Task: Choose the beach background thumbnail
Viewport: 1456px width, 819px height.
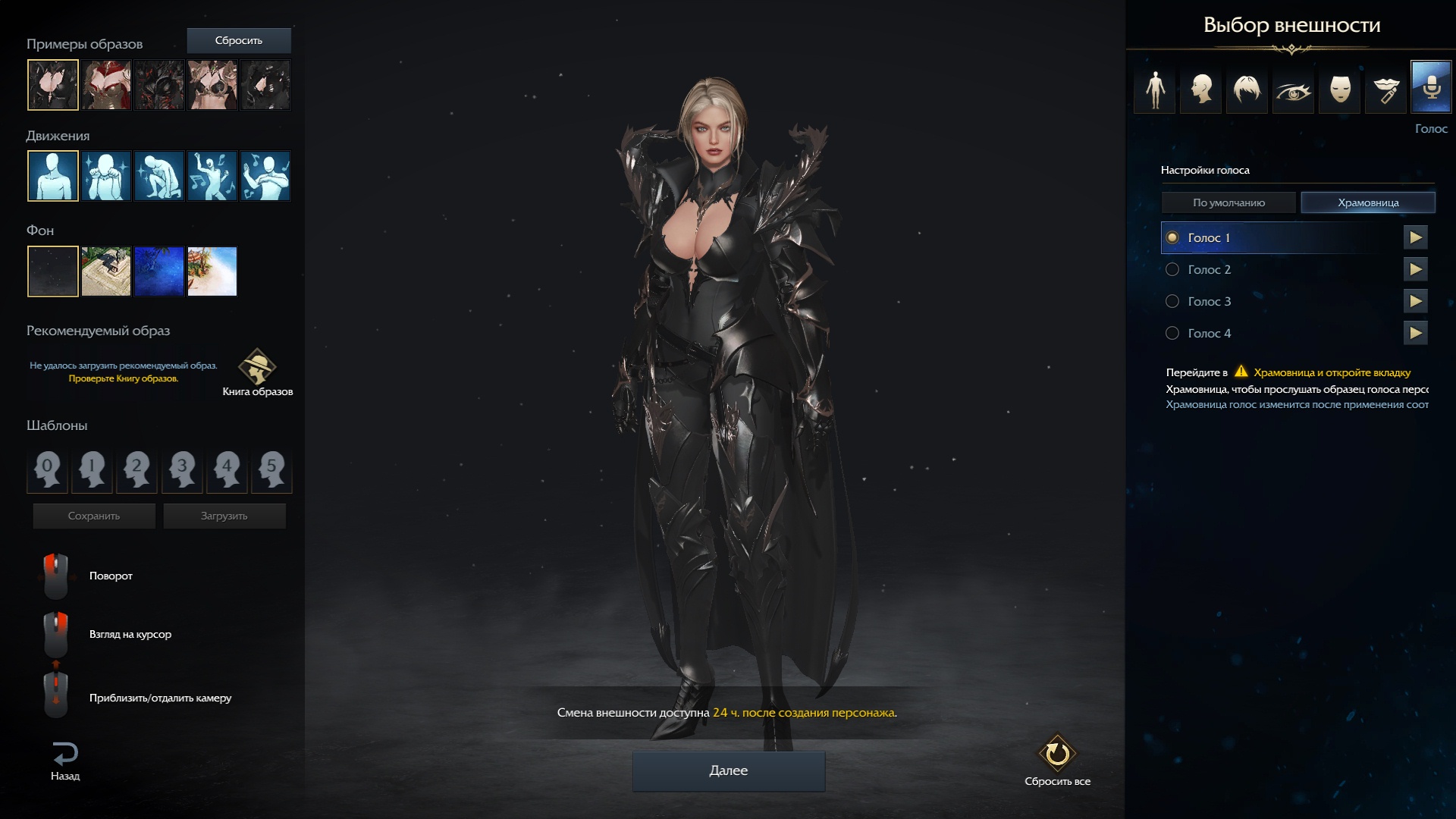Action: [212, 271]
